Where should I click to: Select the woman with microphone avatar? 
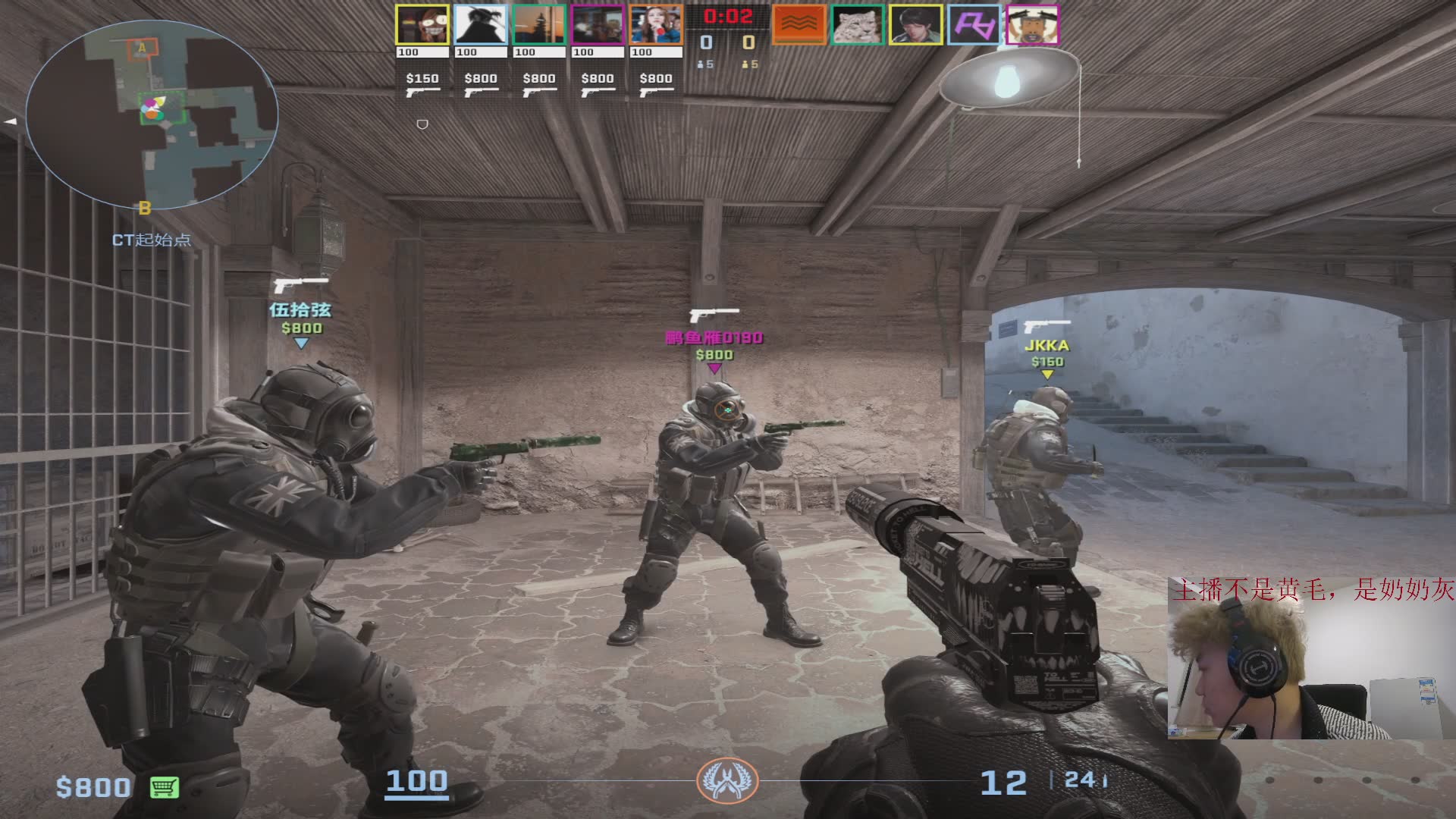click(656, 25)
